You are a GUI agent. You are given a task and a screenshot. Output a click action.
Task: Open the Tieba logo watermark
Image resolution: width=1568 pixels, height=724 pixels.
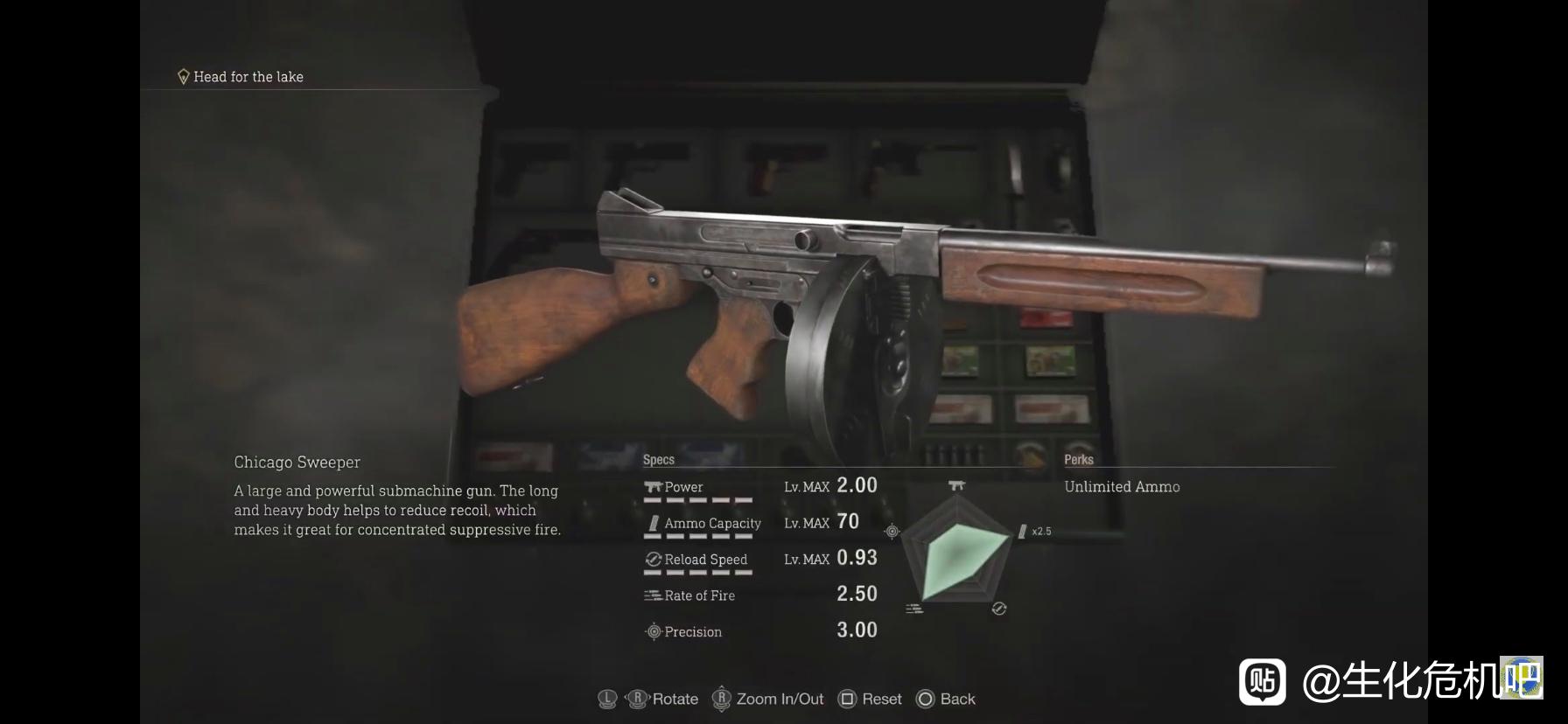tap(1262, 681)
